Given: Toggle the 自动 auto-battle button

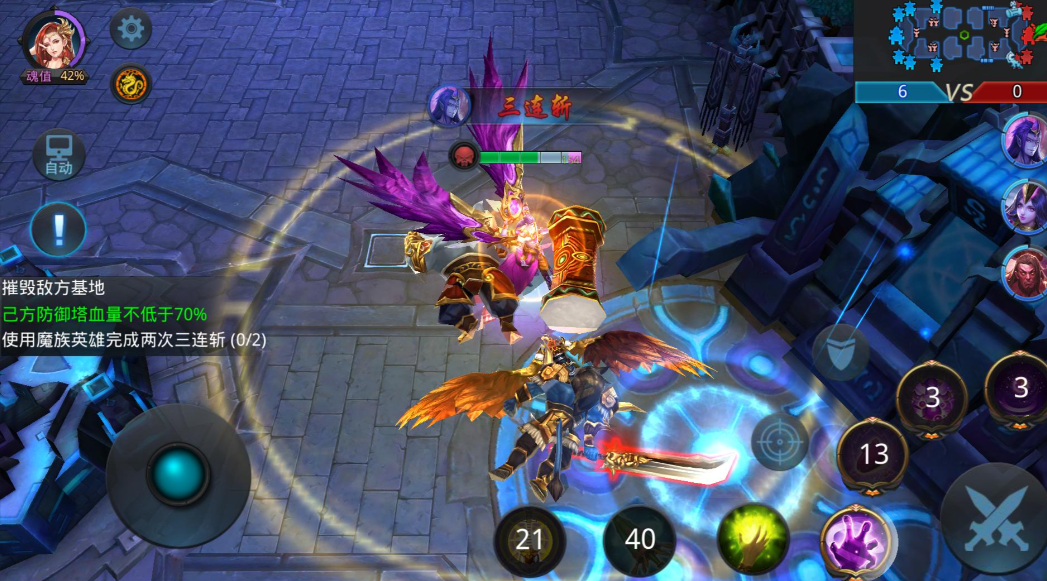Looking at the screenshot, I should pyautogui.click(x=58, y=156).
